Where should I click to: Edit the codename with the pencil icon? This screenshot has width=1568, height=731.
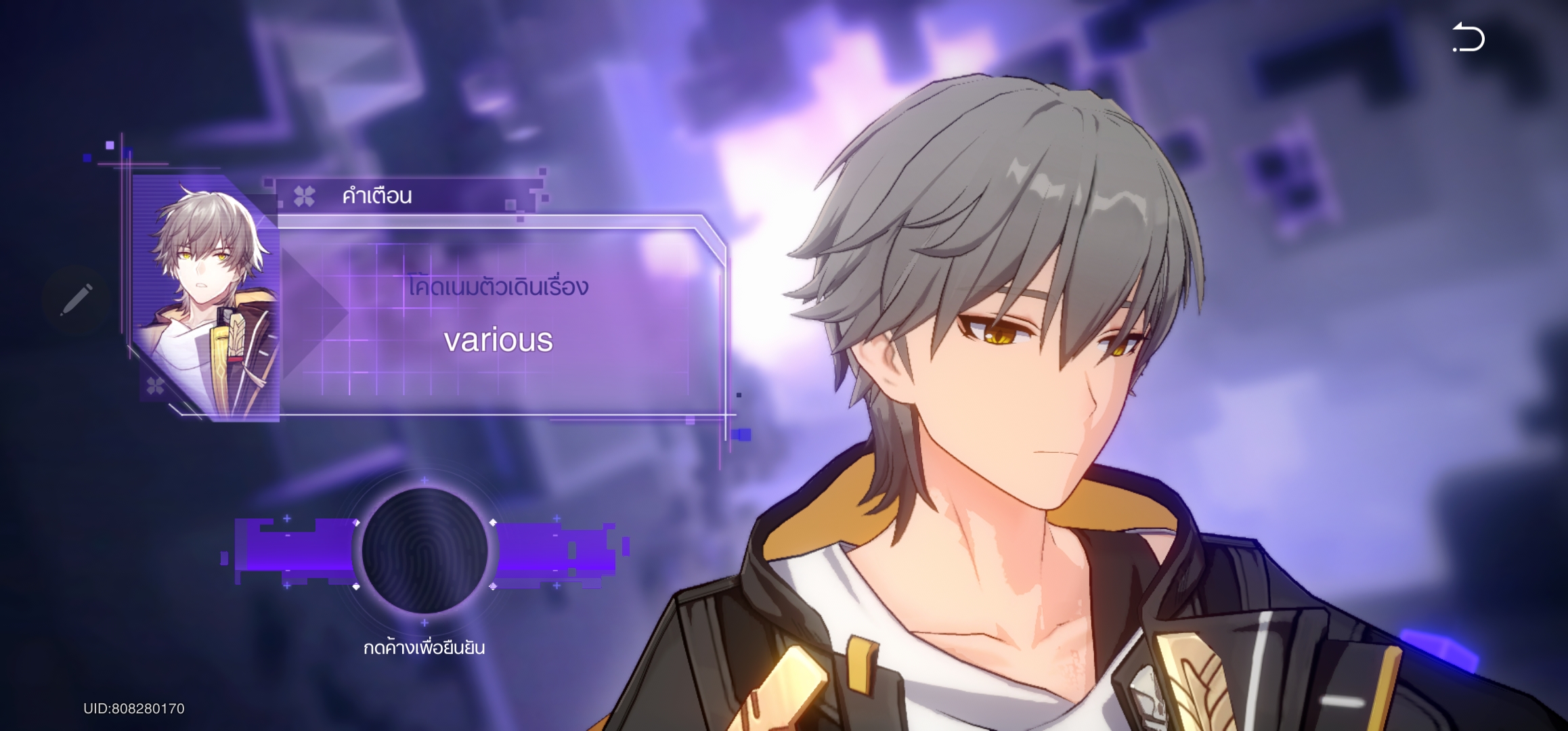coord(76,300)
